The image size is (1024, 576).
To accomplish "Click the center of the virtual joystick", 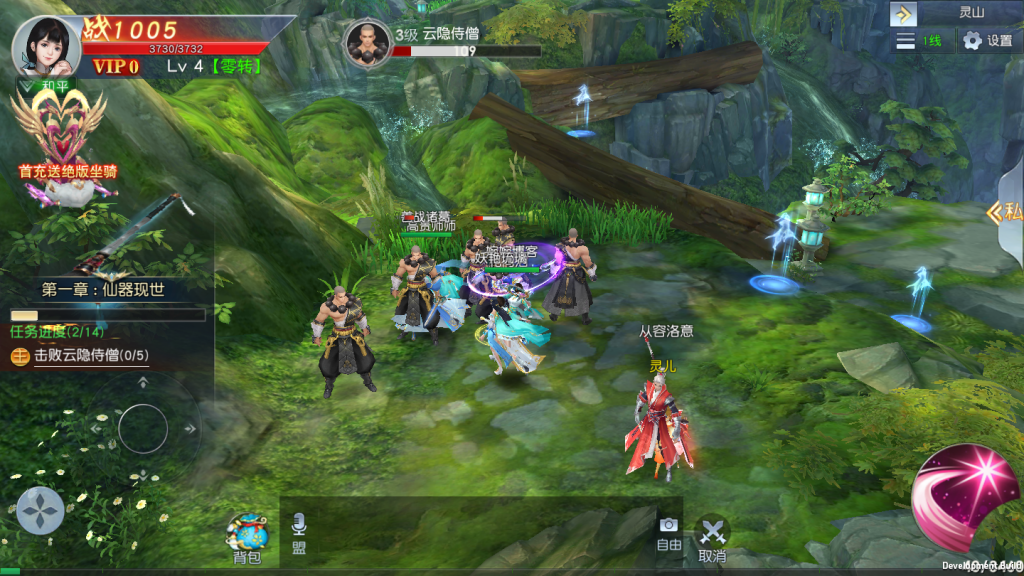I will tap(143, 429).
